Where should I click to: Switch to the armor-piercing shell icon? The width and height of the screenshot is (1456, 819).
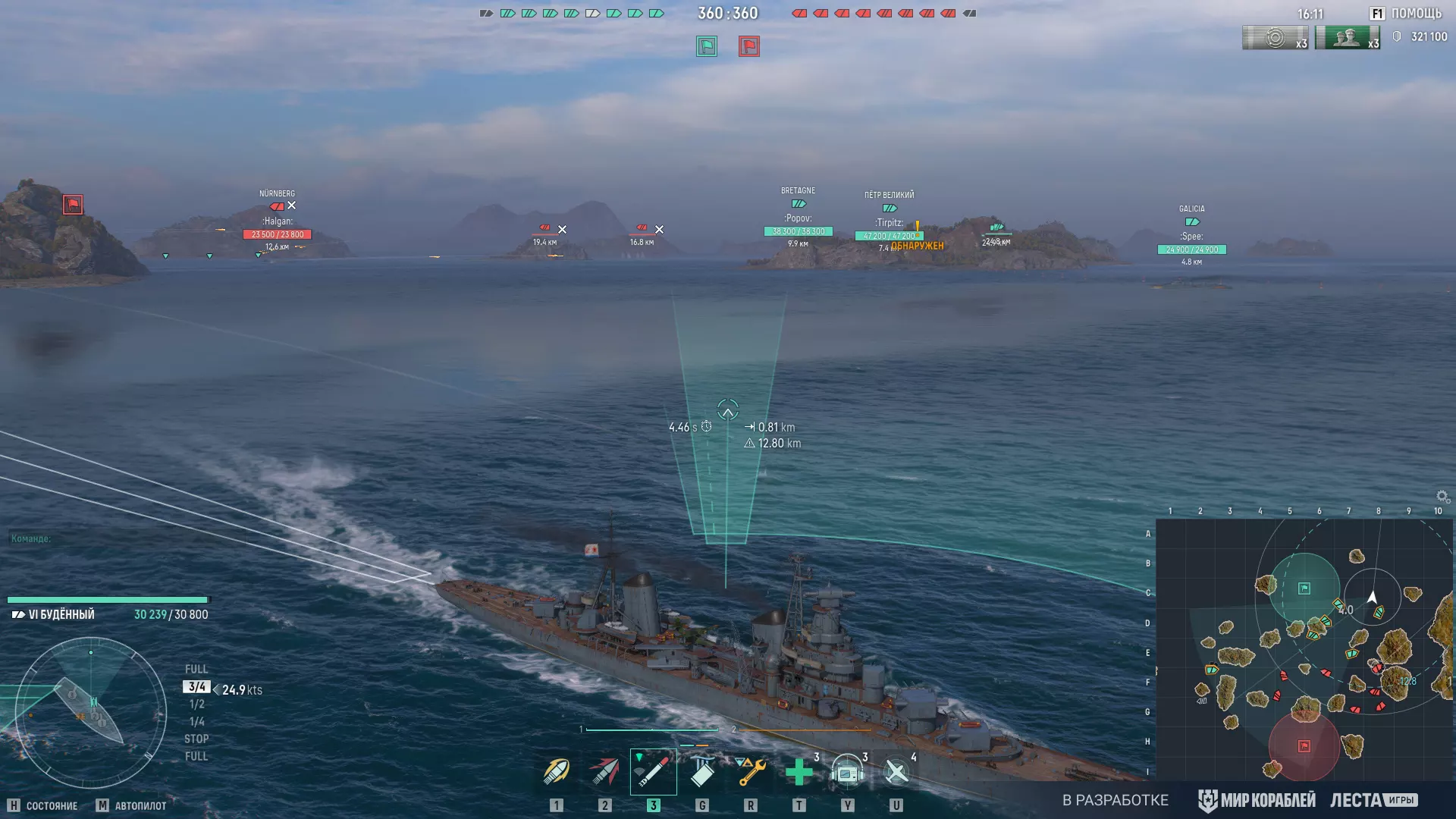coord(604,772)
